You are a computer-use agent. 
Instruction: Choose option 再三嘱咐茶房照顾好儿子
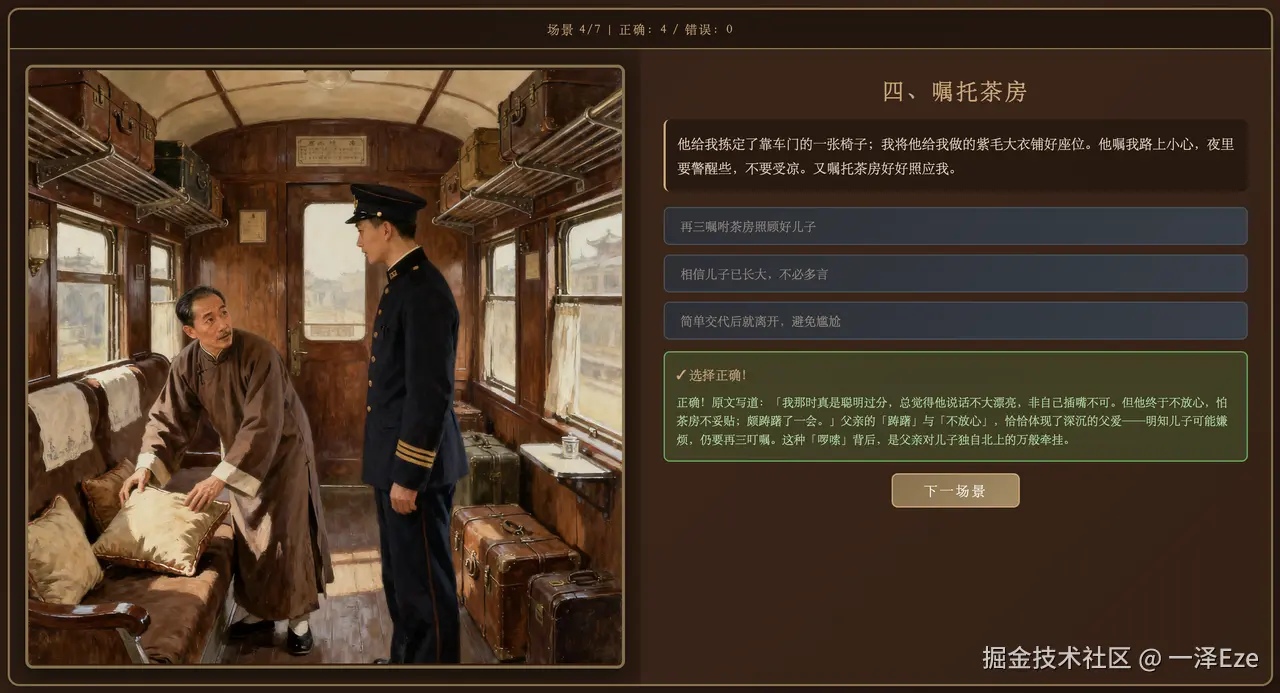[x=955, y=226]
